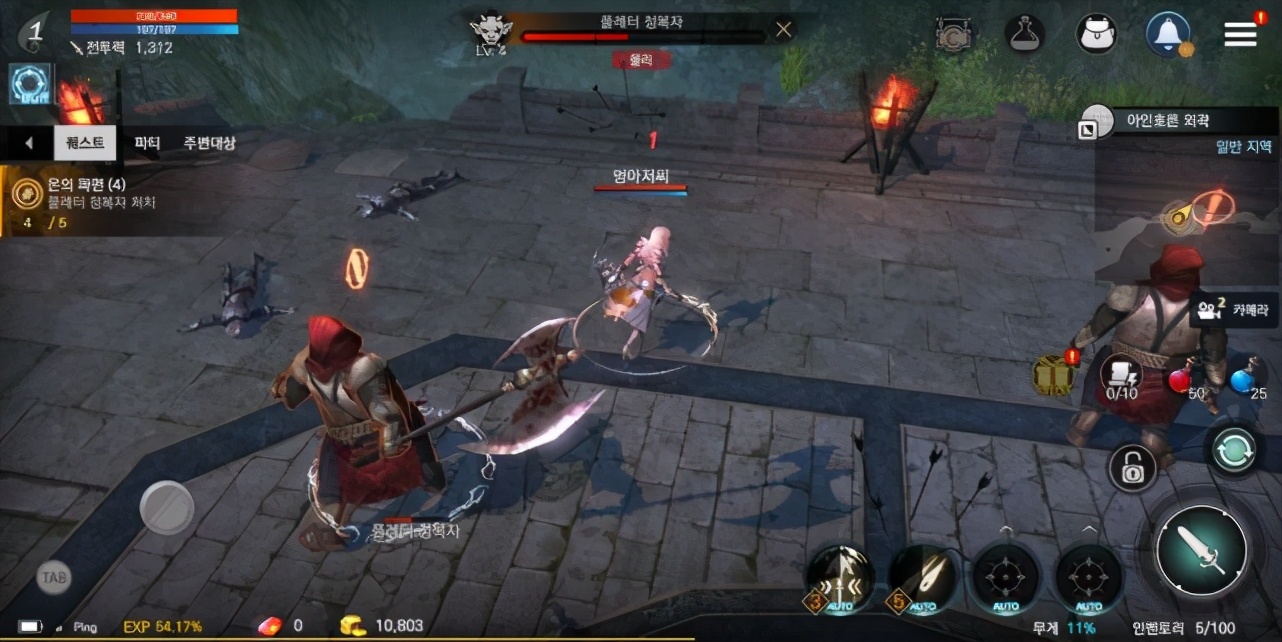Open the hamburger main menu

click(1240, 34)
